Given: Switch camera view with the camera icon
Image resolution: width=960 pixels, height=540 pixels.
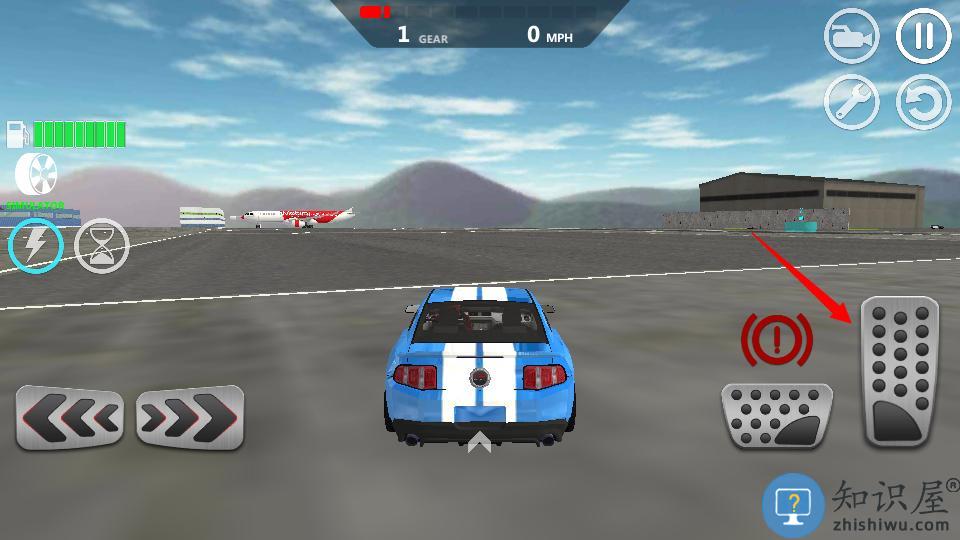Looking at the screenshot, I should [x=851, y=37].
